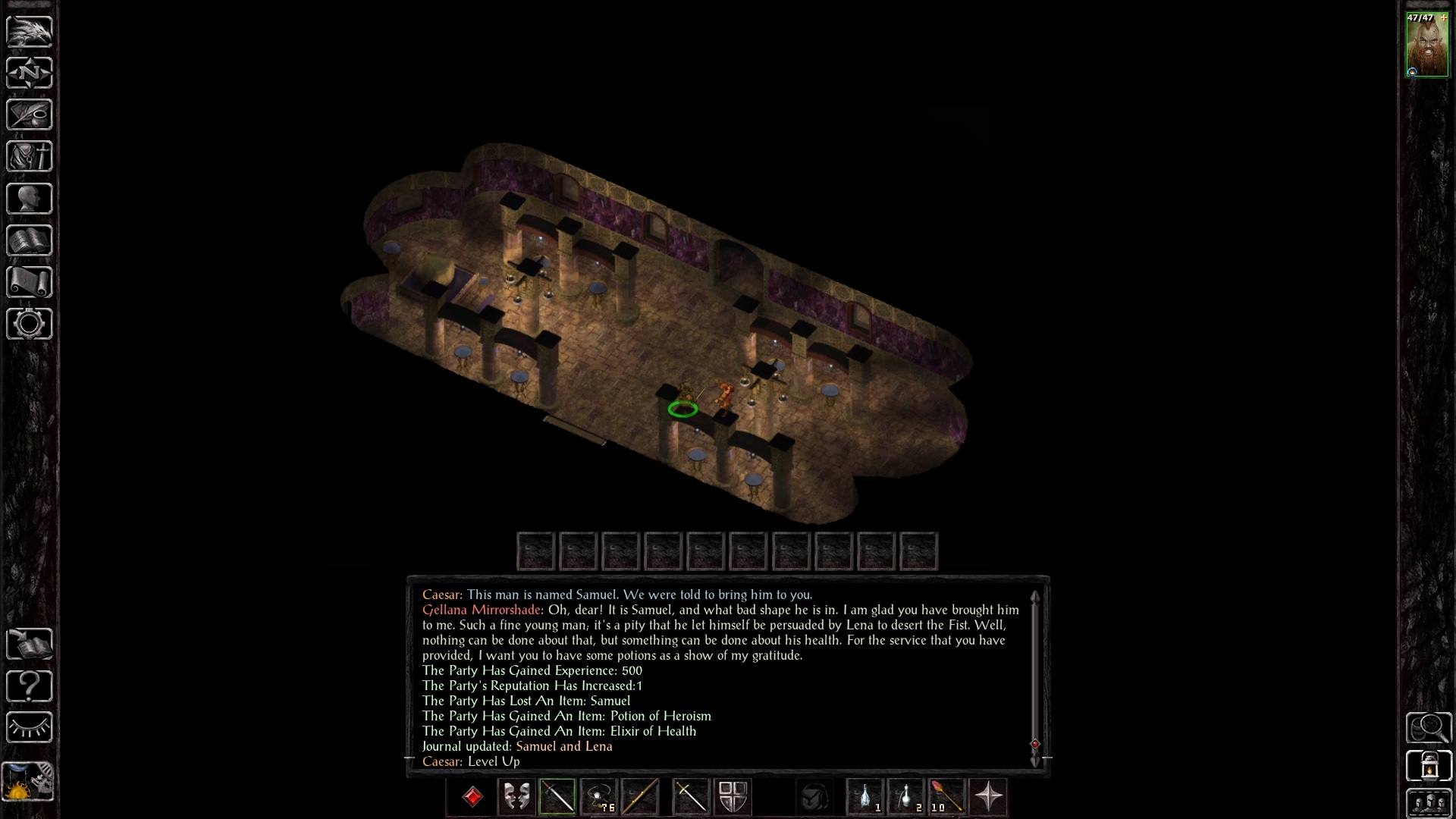Activate the twin masks talk button
The height and width of the screenshot is (819, 1456).
coord(516,797)
